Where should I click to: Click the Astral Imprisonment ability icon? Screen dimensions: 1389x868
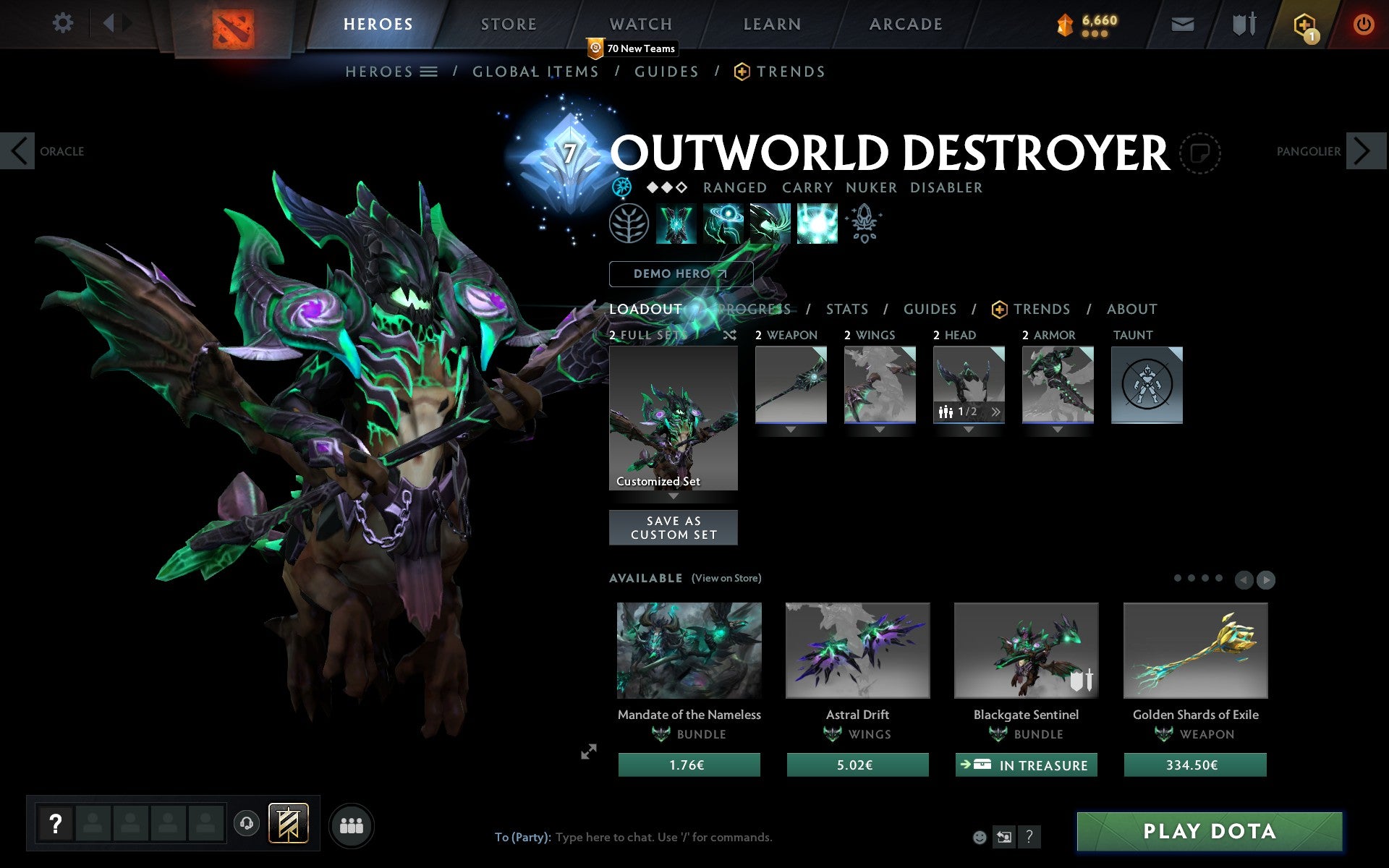pyautogui.click(x=722, y=223)
